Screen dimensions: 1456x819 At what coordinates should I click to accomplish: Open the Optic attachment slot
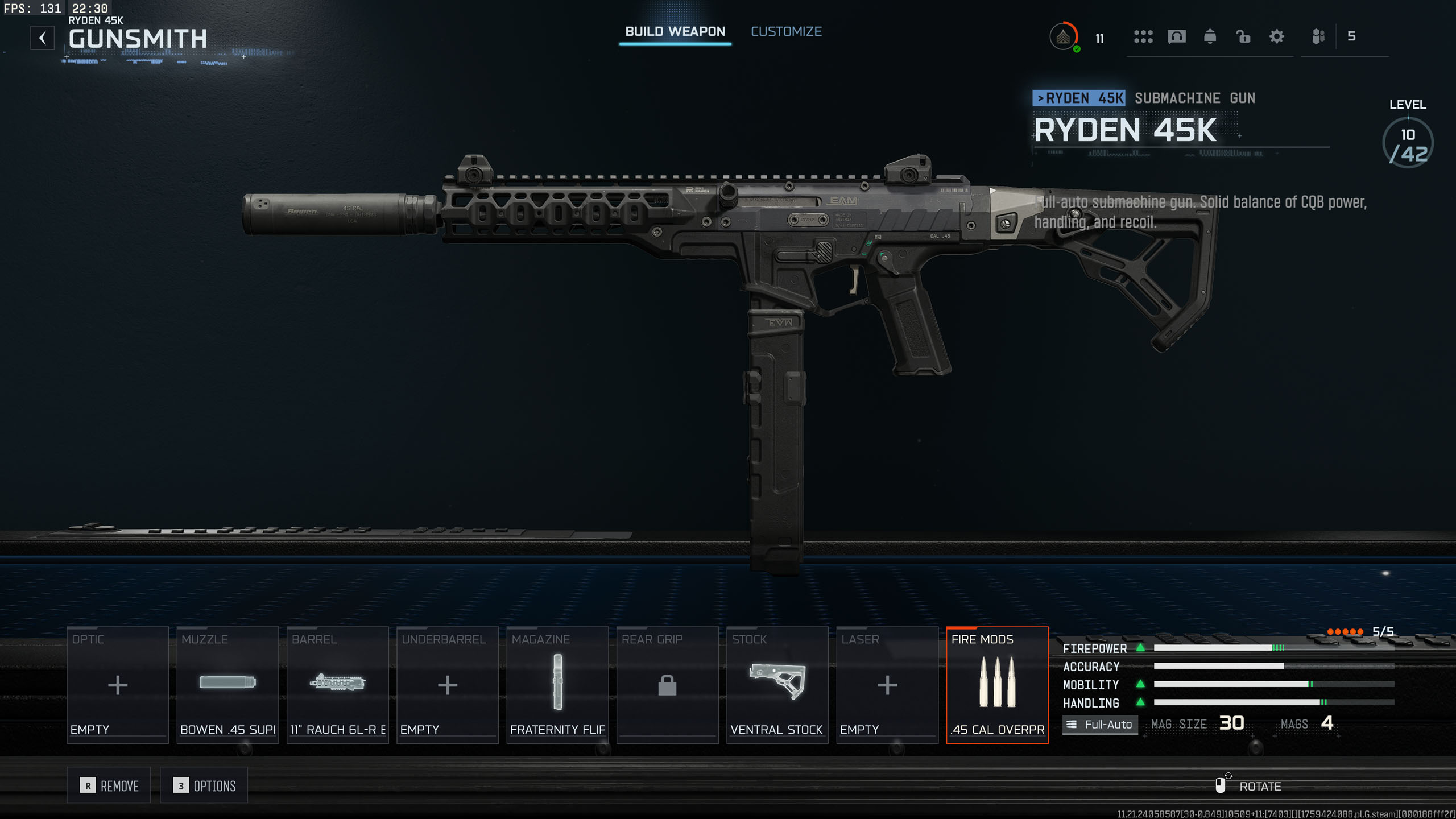tap(118, 685)
